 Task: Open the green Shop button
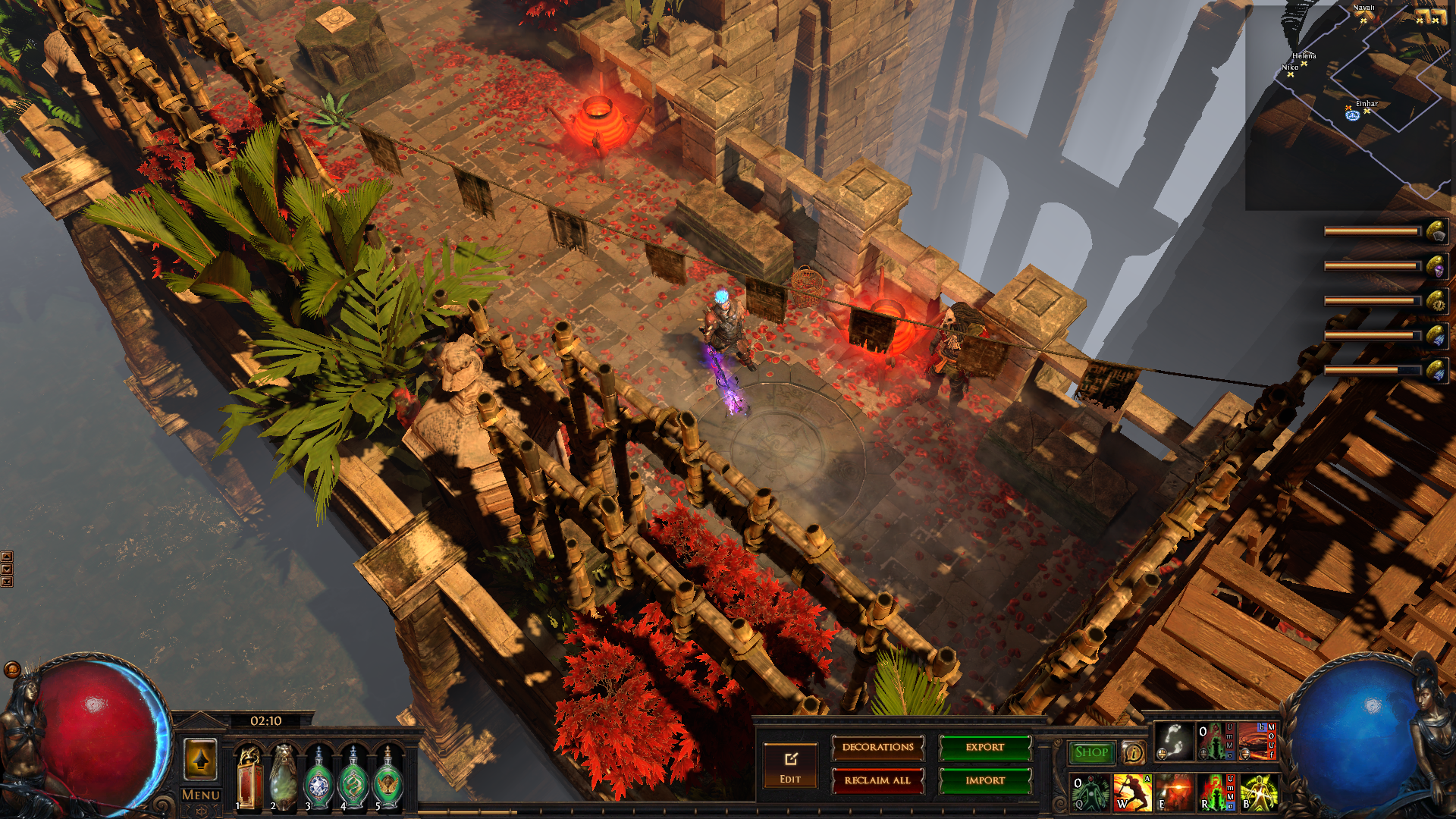[1091, 752]
